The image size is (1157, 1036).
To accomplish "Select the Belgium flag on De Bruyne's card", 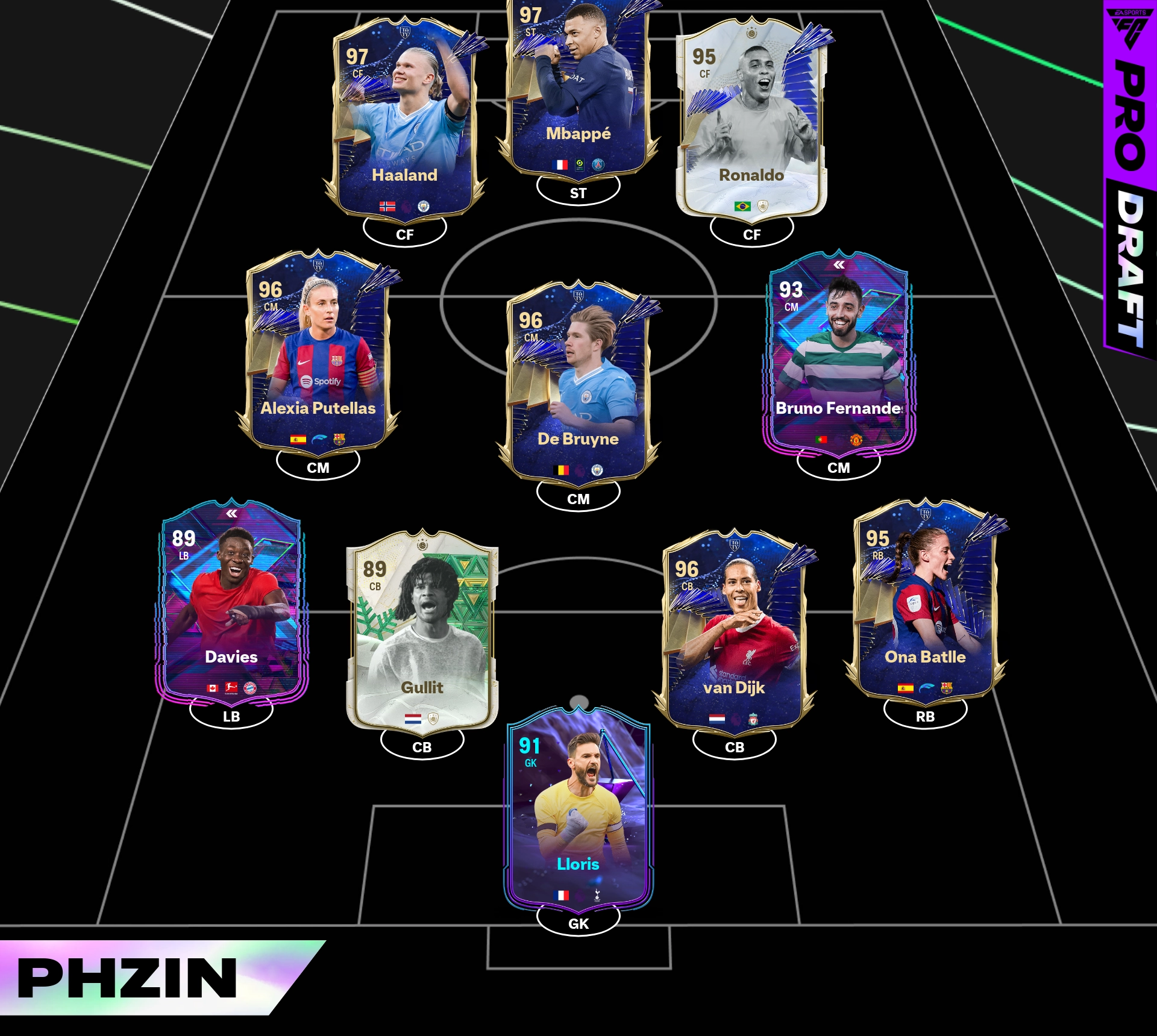I will pyautogui.click(x=562, y=469).
